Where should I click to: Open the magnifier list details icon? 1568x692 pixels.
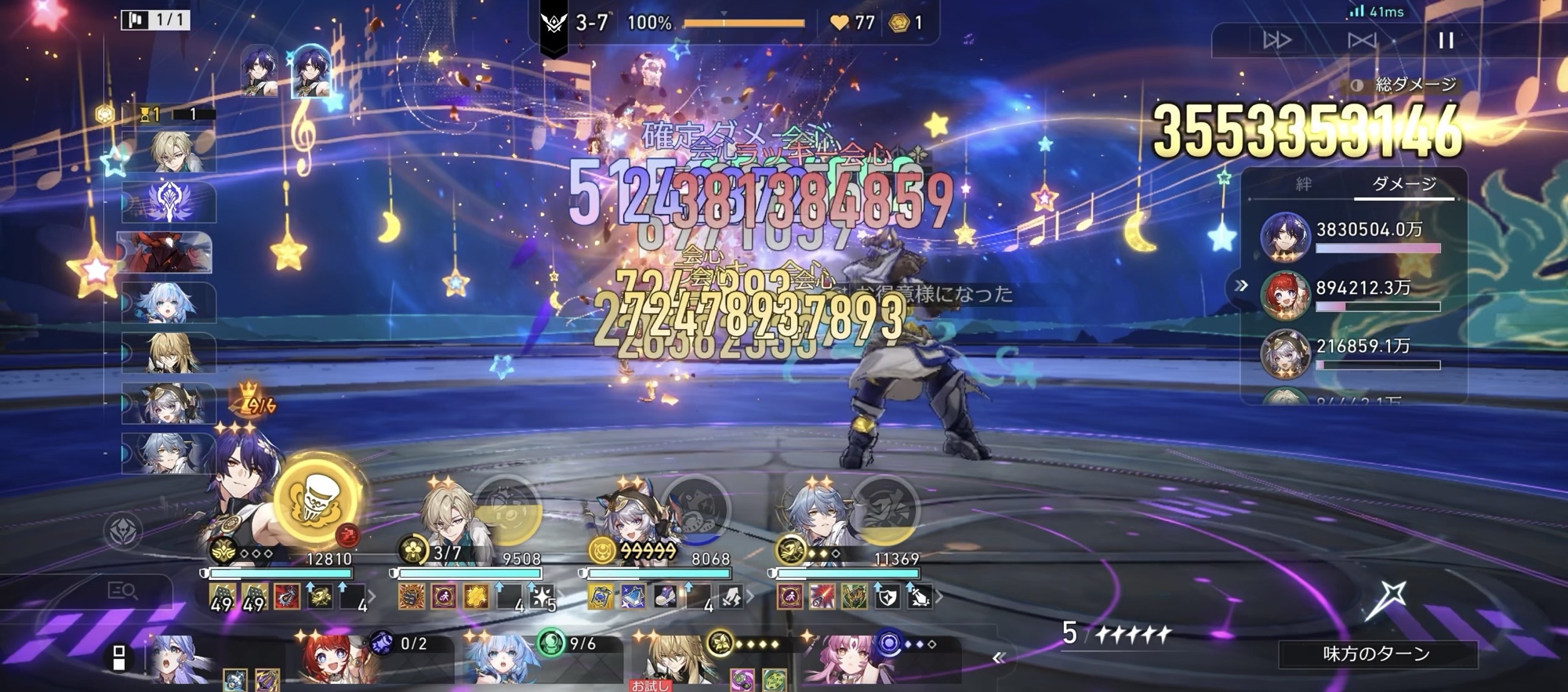pyautogui.click(x=122, y=591)
